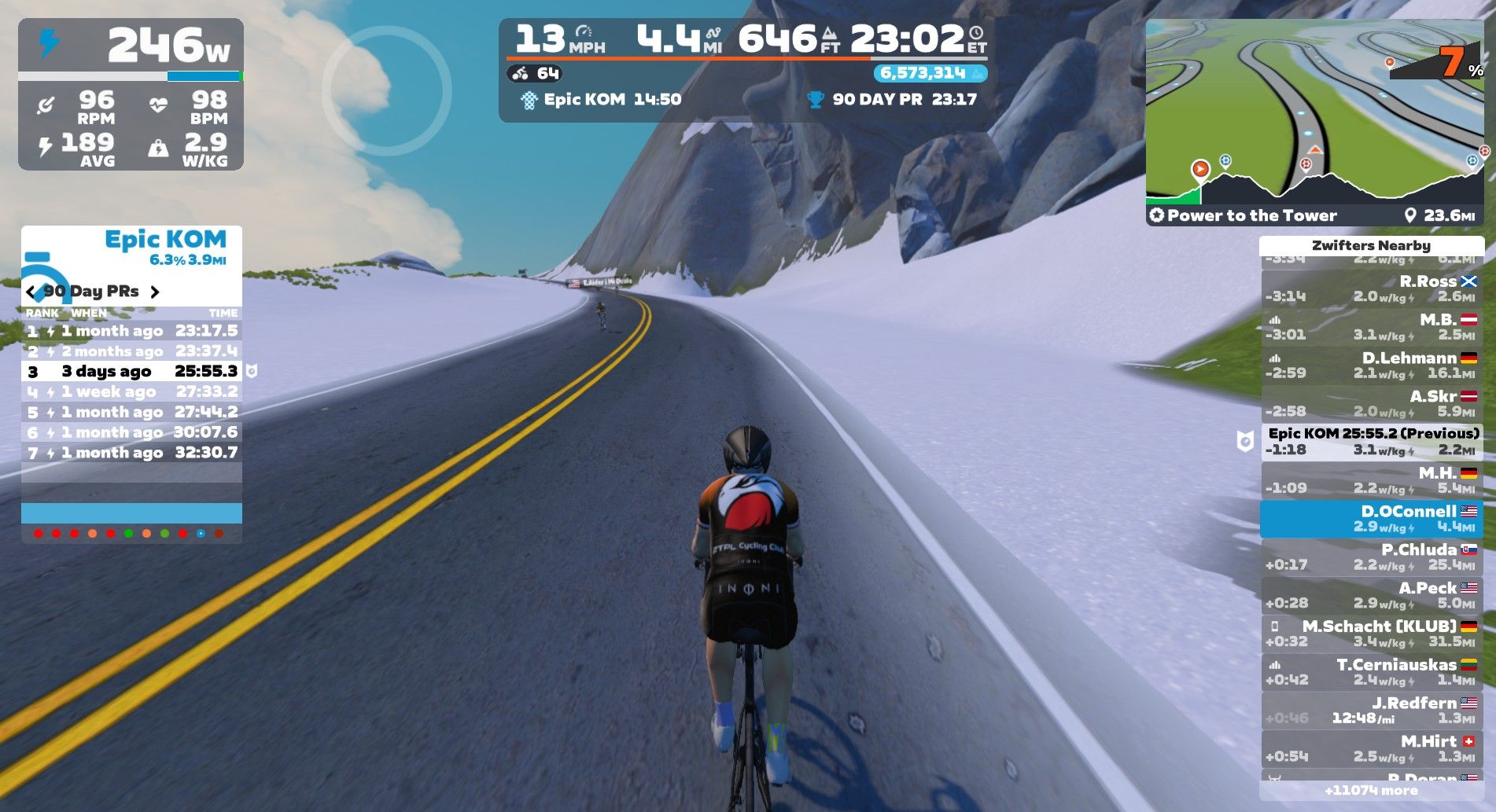This screenshot has height=812, width=1496.
Task: Go to previous Epic KOM leaderboard view
Action: pos(31,292)
